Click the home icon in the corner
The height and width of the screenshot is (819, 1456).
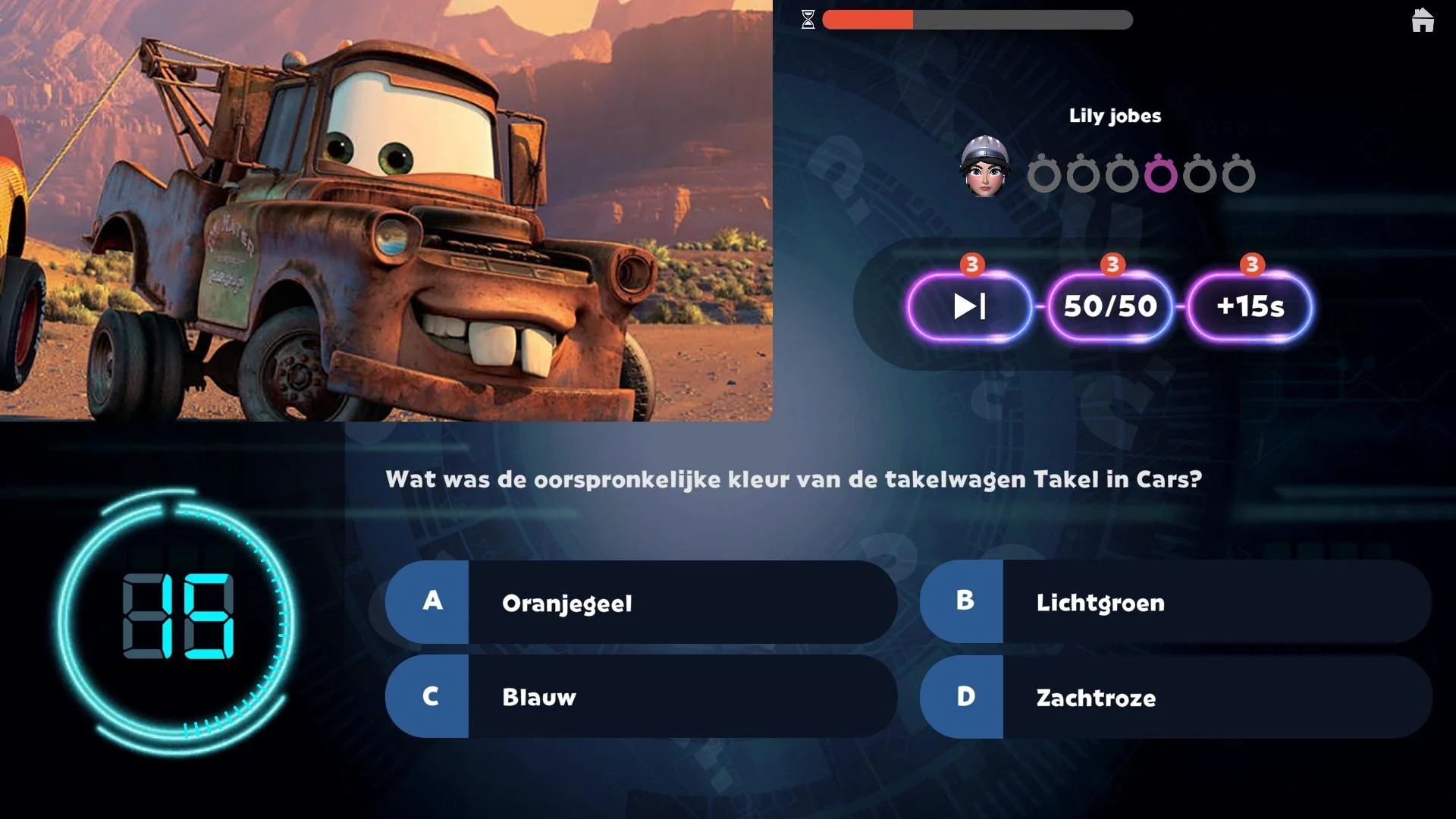(1423, 20)
